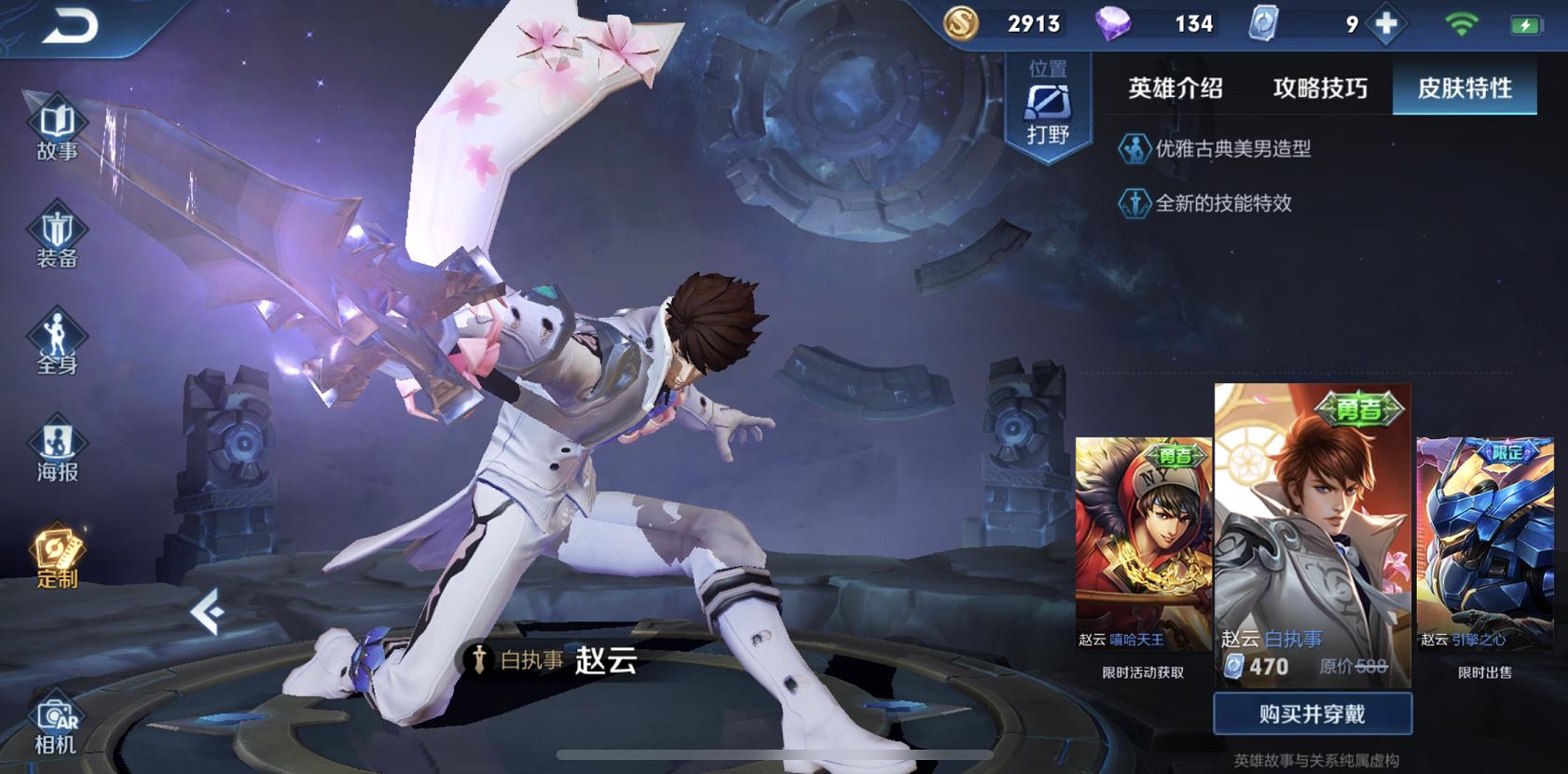The height and width of the screenshot is (774, 1568).
Task: Open the 装备 equipment page
Action: point(57,237)
